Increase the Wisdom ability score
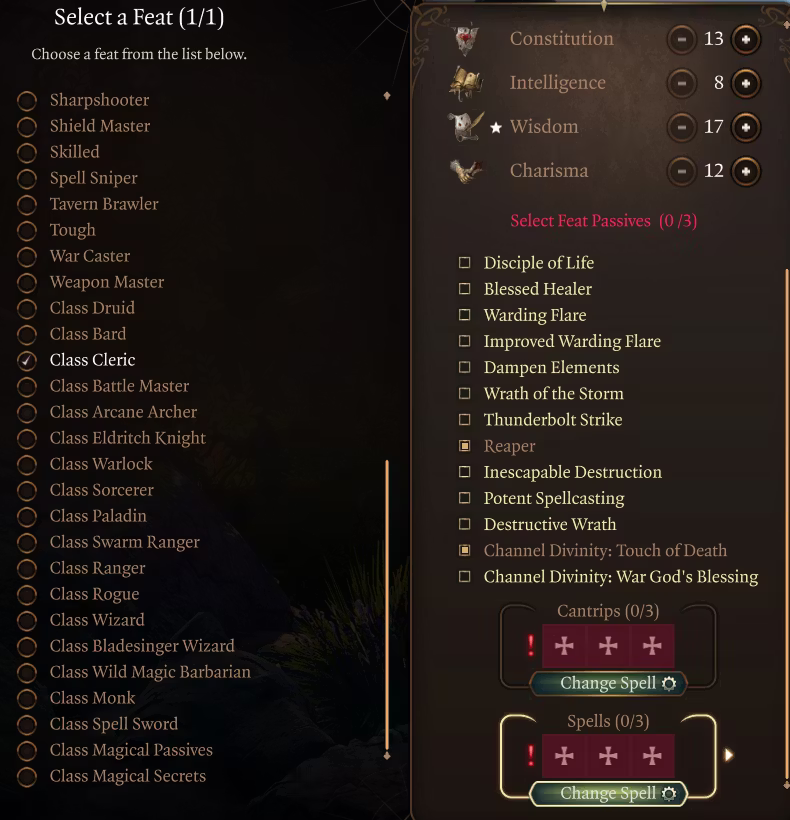The width and height of the screenshot is (790, 820). point(745,127)
